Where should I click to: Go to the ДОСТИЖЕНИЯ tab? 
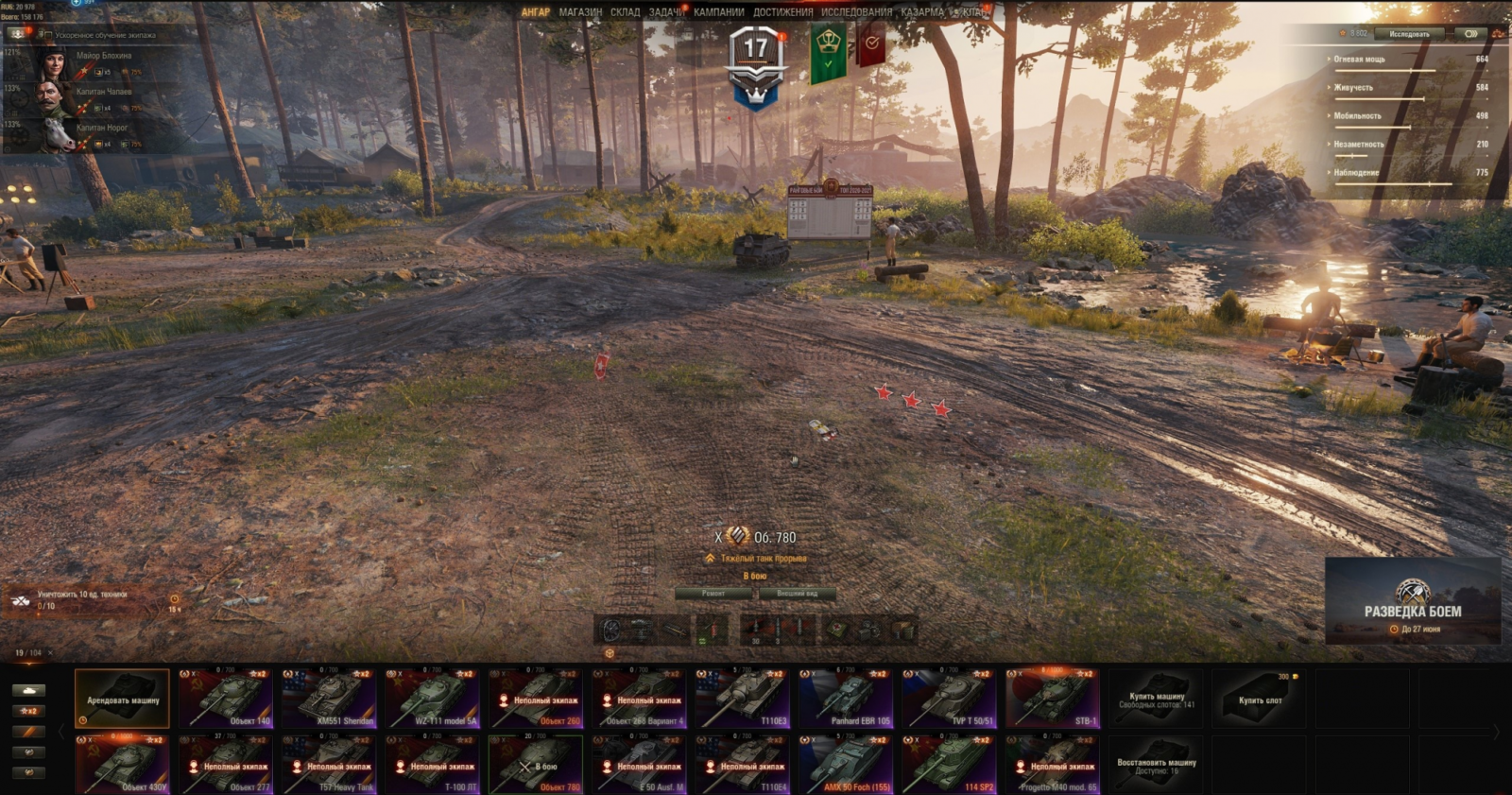tap(782, 12)
